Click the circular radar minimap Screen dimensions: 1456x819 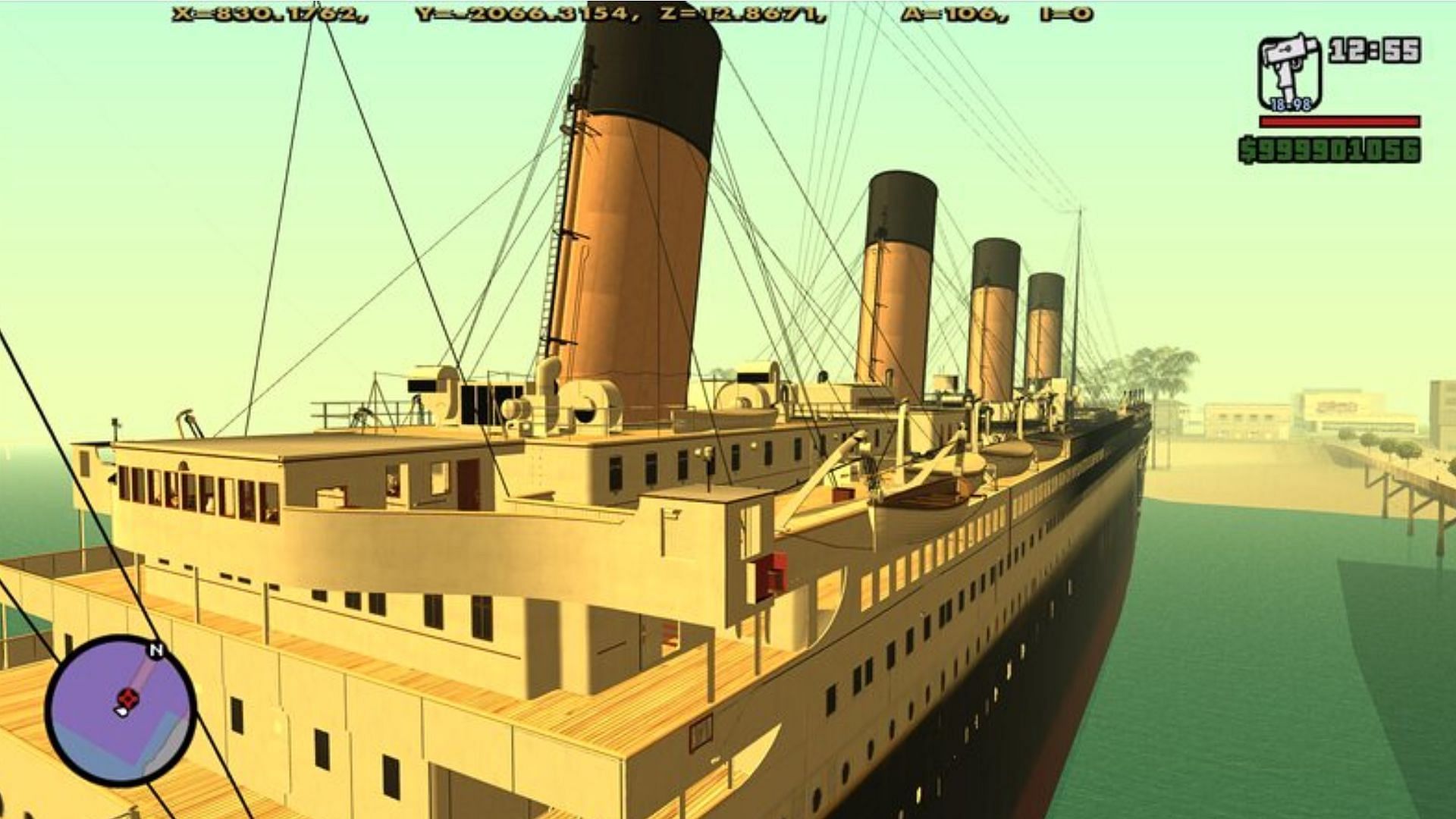click(121, 711)
